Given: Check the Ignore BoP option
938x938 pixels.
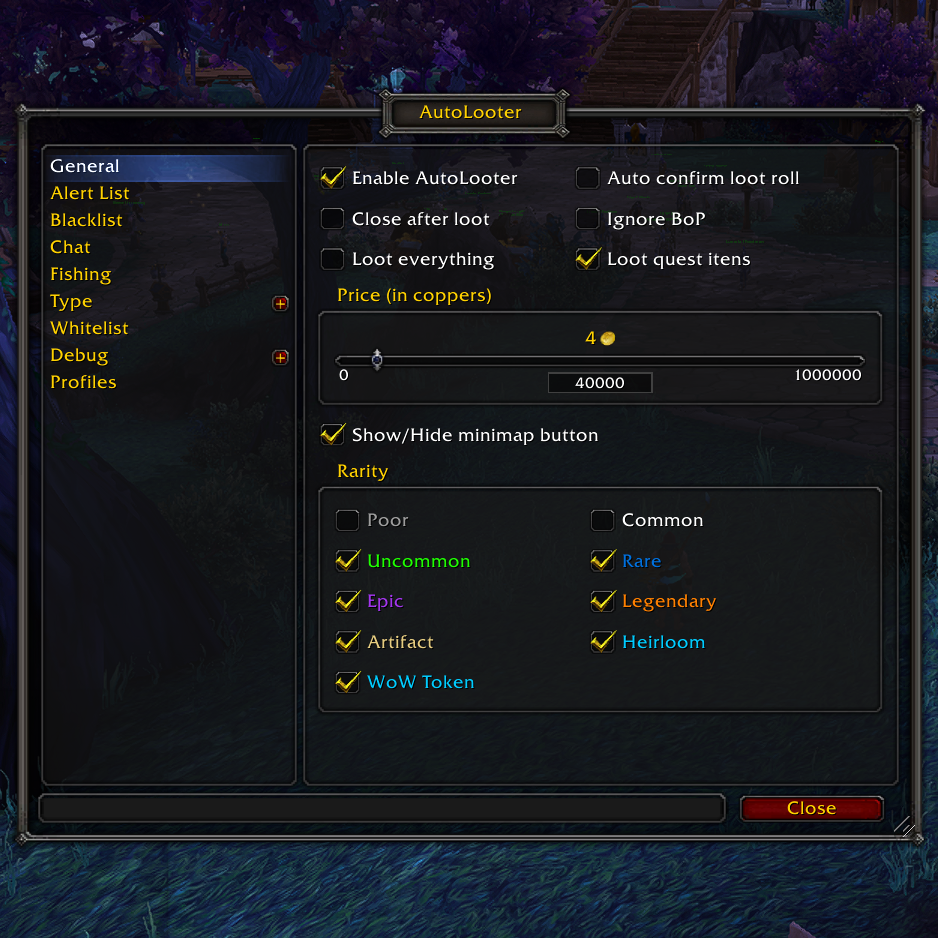Looking at the screenshot, I should (x=587, y=219).
